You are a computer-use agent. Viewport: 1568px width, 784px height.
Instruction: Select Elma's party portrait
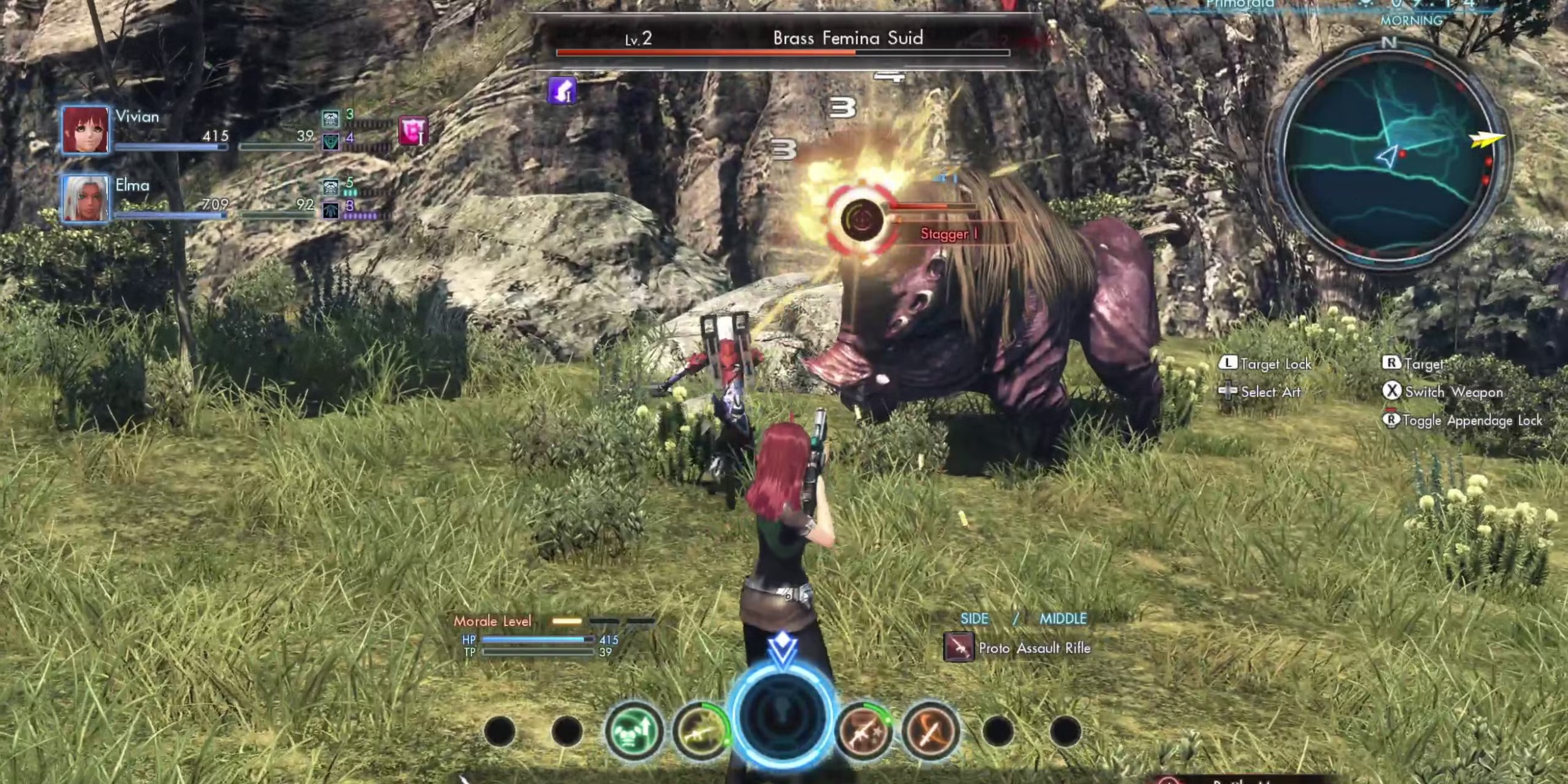click(x=85, y=198)
